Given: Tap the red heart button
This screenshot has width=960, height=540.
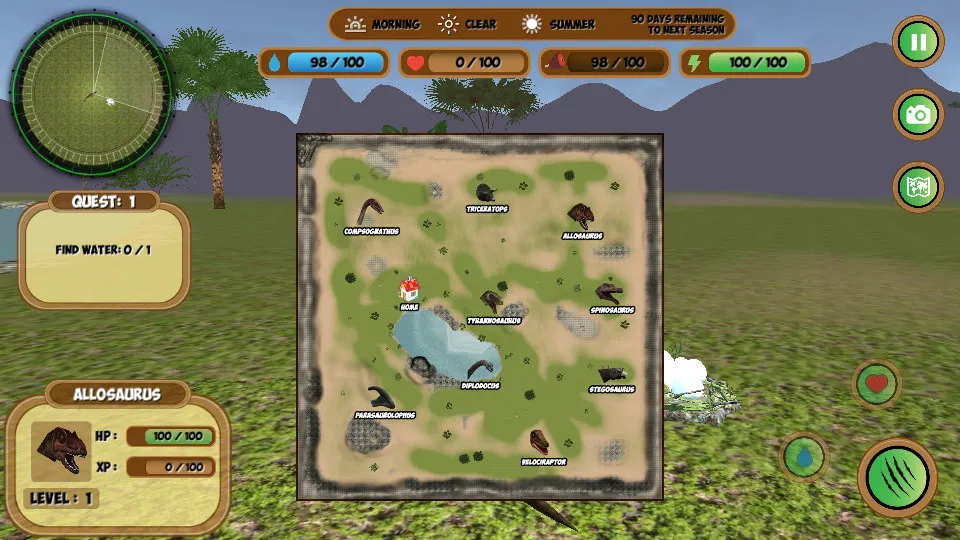Looking at the screenshot, I should click(x=876, y=383).
